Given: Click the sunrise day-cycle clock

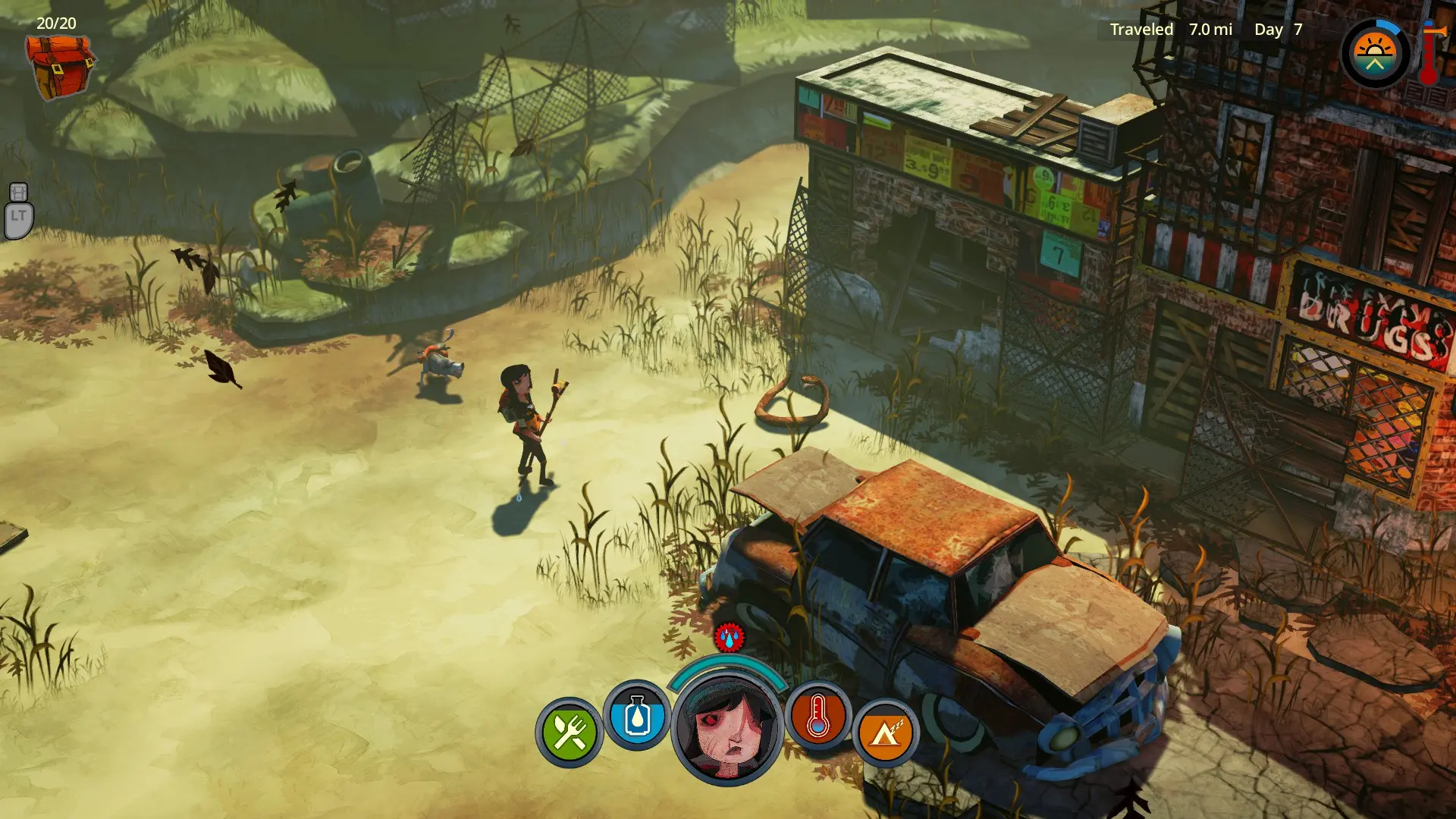Looking at the screenshot, I should point(1375,54).
